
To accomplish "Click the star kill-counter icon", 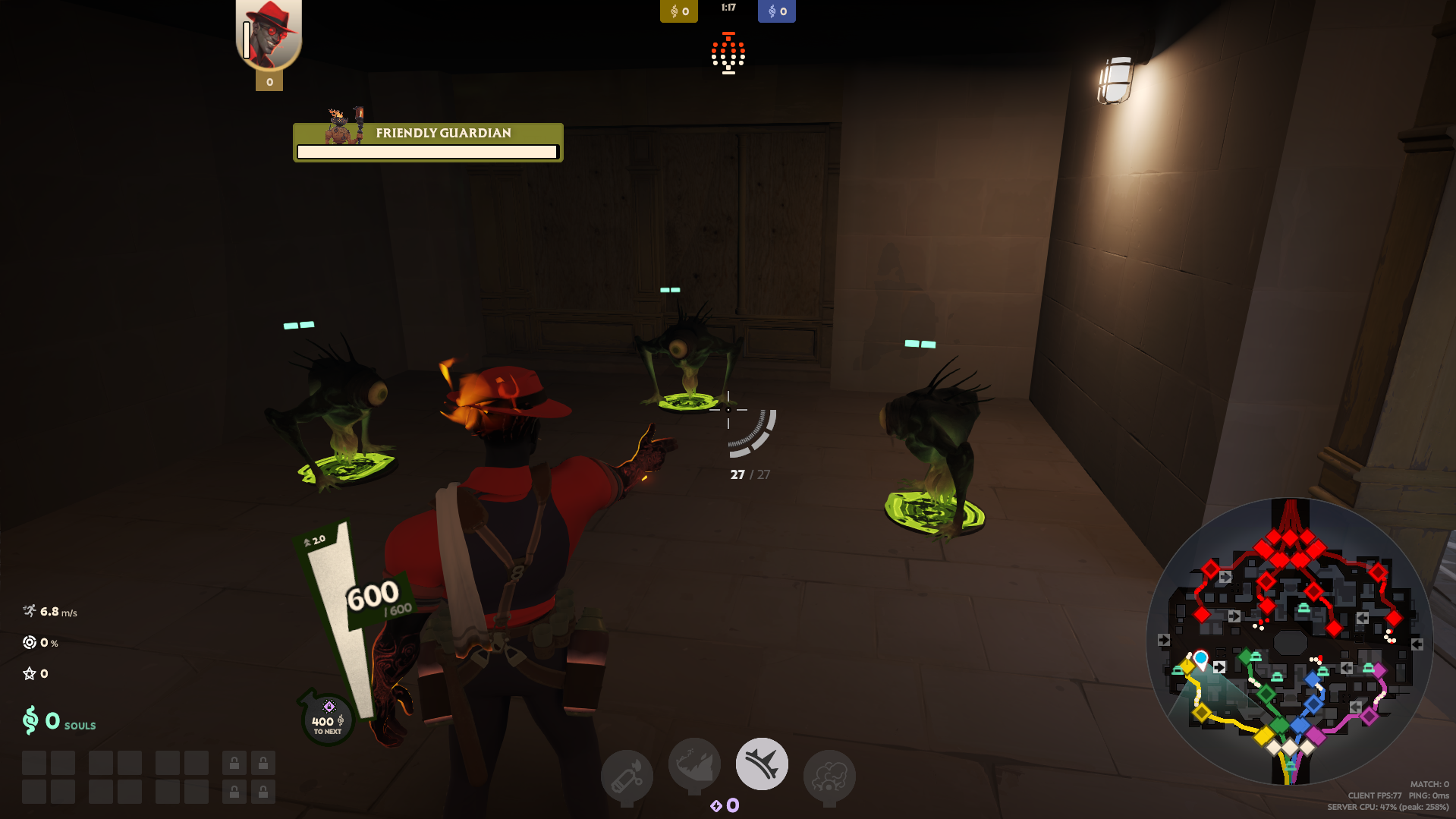I will [28, 673].
